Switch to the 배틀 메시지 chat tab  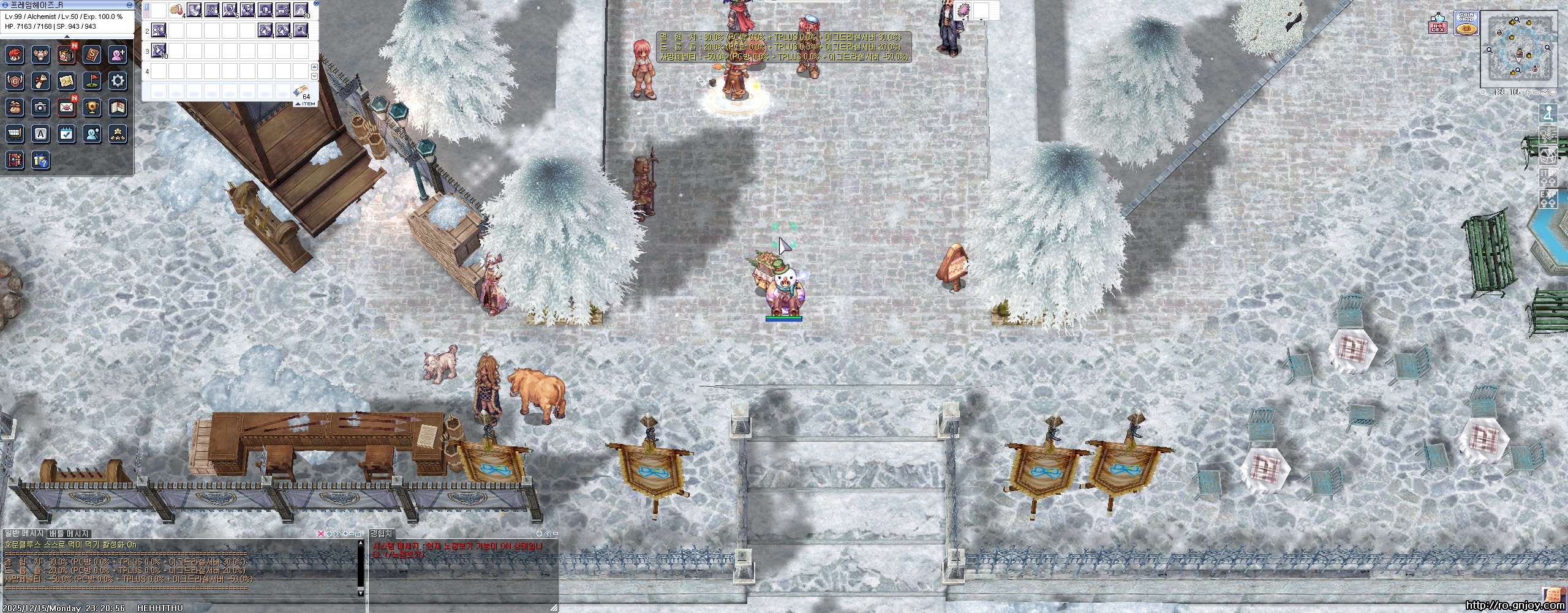point(69,534)
